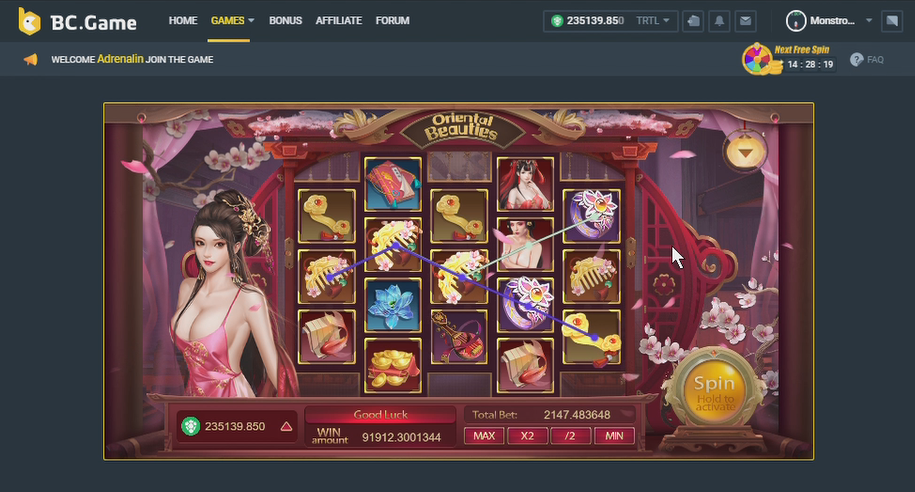Go to the HOME page
The height and width of the screenshot is (492, 915).
(183, 20)
